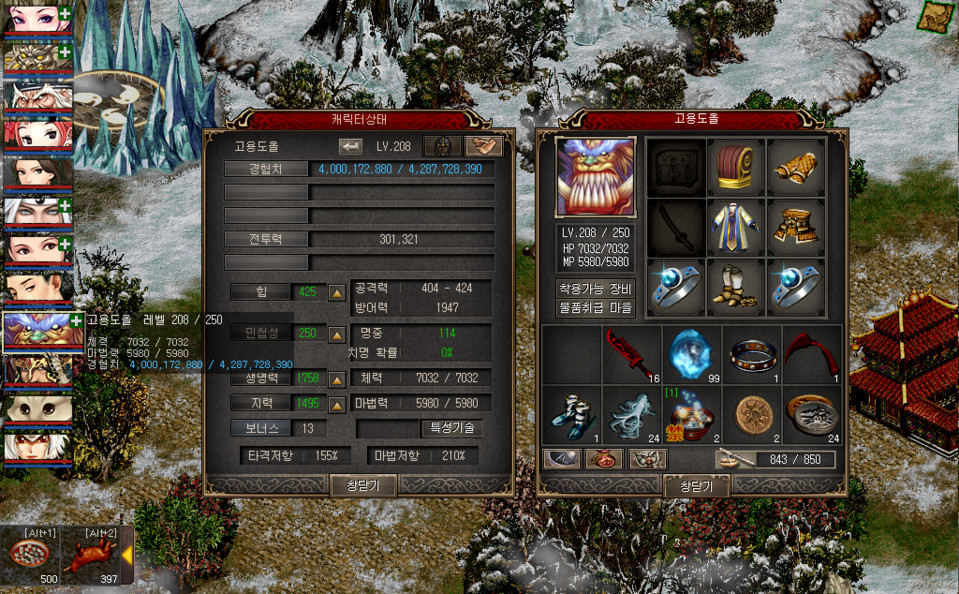Select the bronze coin item
This screenshot has width=959, height=594.
[x=750, y=414]
